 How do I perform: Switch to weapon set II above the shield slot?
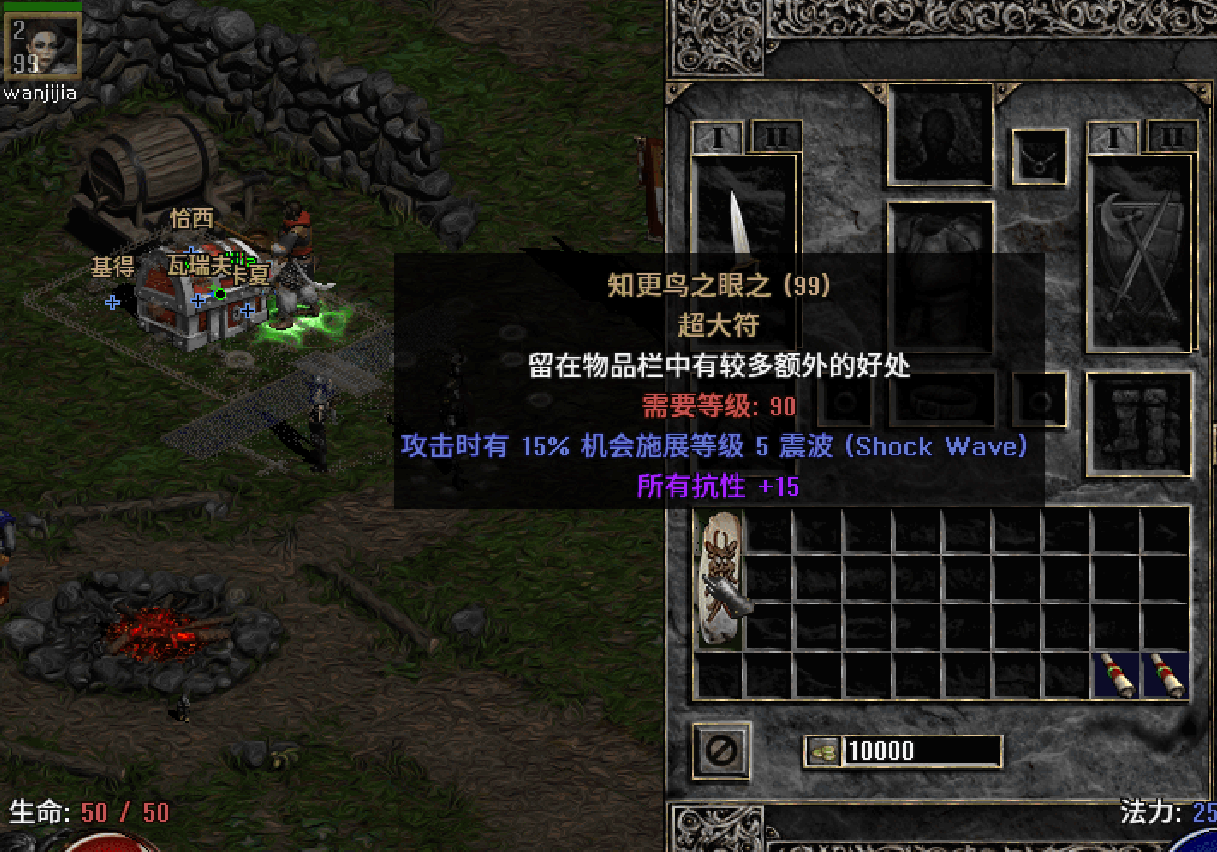(1172, 137)
